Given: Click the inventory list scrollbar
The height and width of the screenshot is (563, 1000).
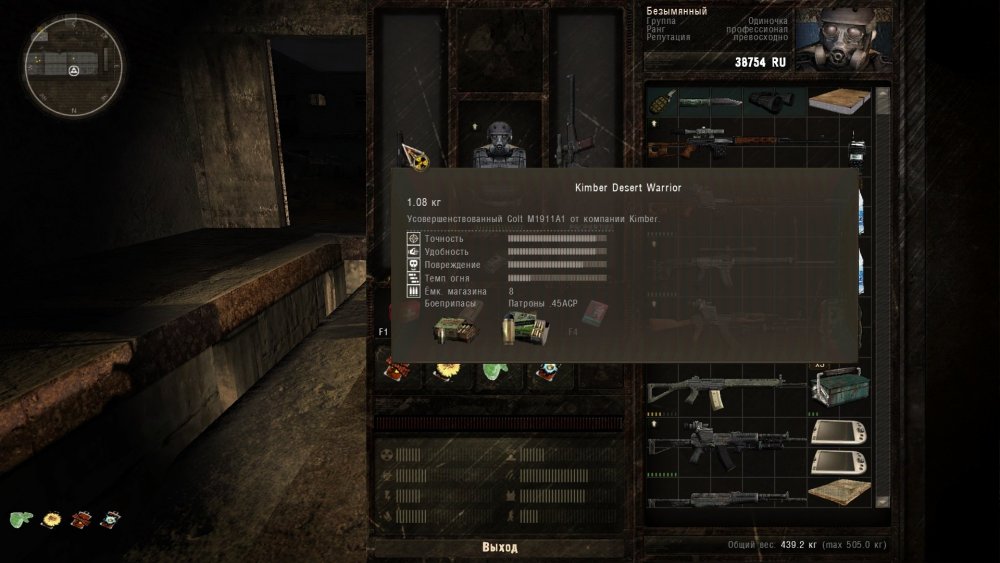Looking at the screenshot, I should (x=883, y=300).
